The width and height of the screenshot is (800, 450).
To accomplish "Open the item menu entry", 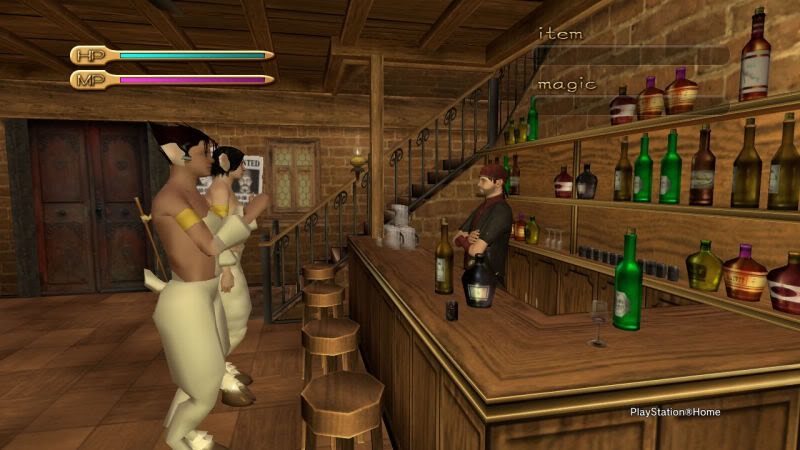I will pyautogui.click(x=561, y=34).
